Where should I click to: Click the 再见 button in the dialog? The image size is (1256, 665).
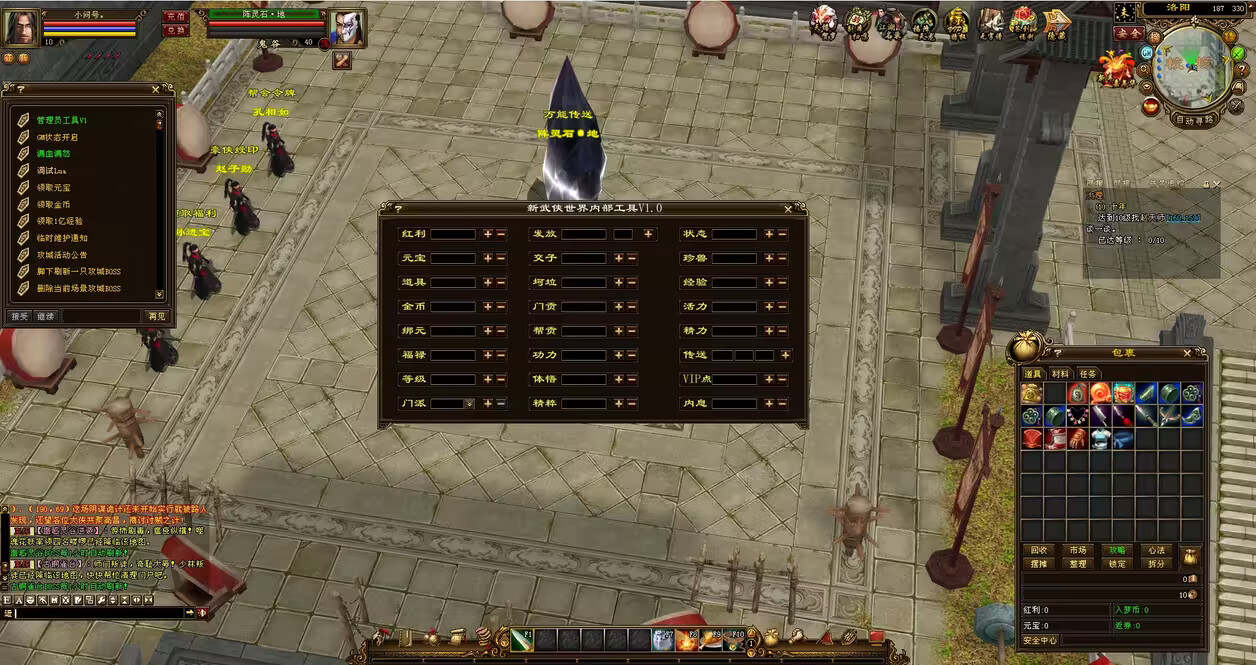[x=157, y=316]
